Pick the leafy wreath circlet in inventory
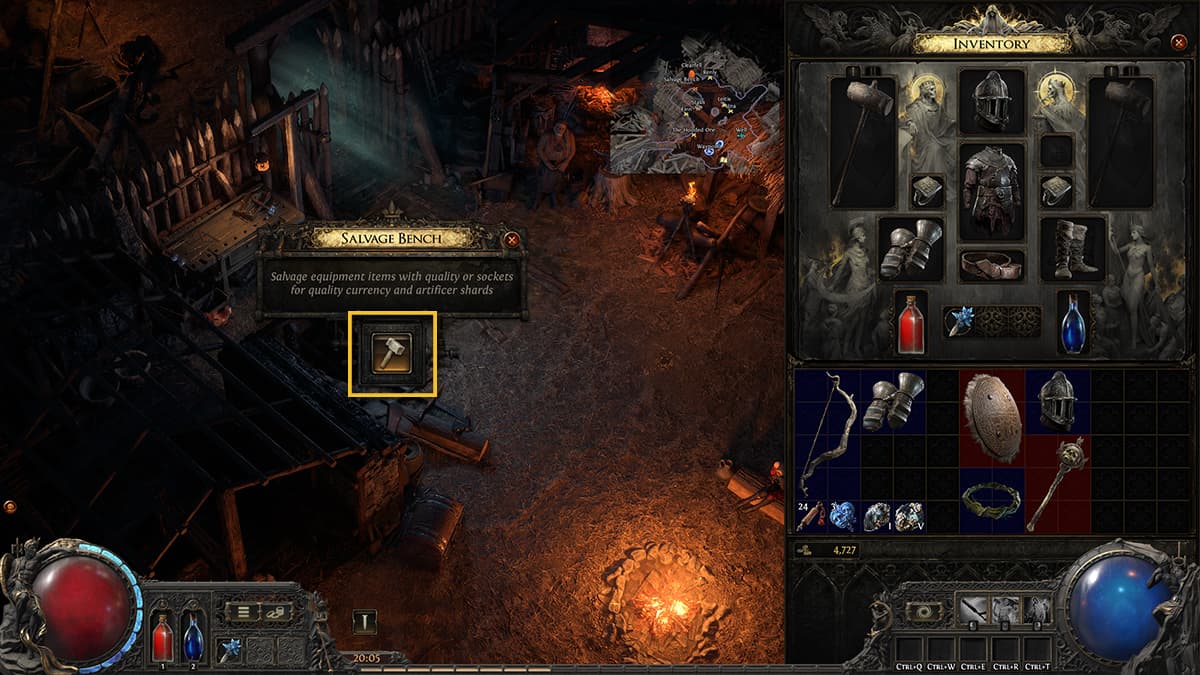Image resolution: width=1200 pixels, height=675 pixels. click(x=991, y=498)
